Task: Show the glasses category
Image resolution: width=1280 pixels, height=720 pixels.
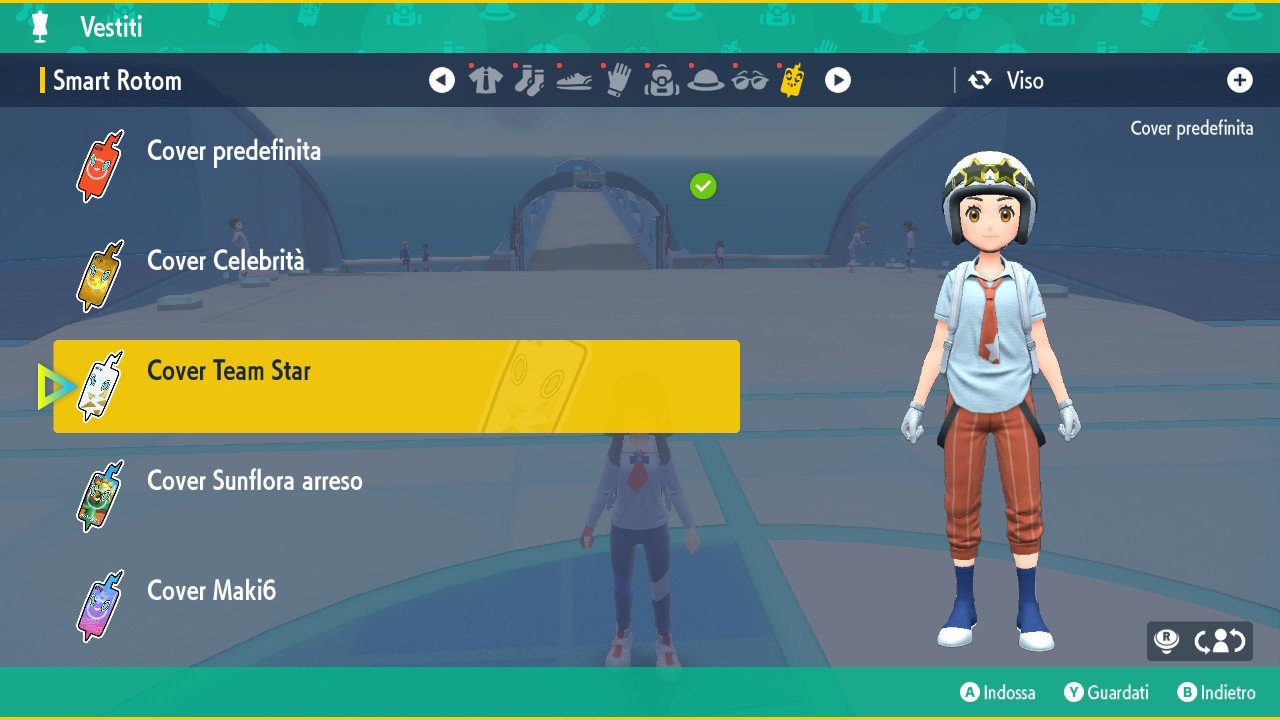Action: tap(749, 80)
